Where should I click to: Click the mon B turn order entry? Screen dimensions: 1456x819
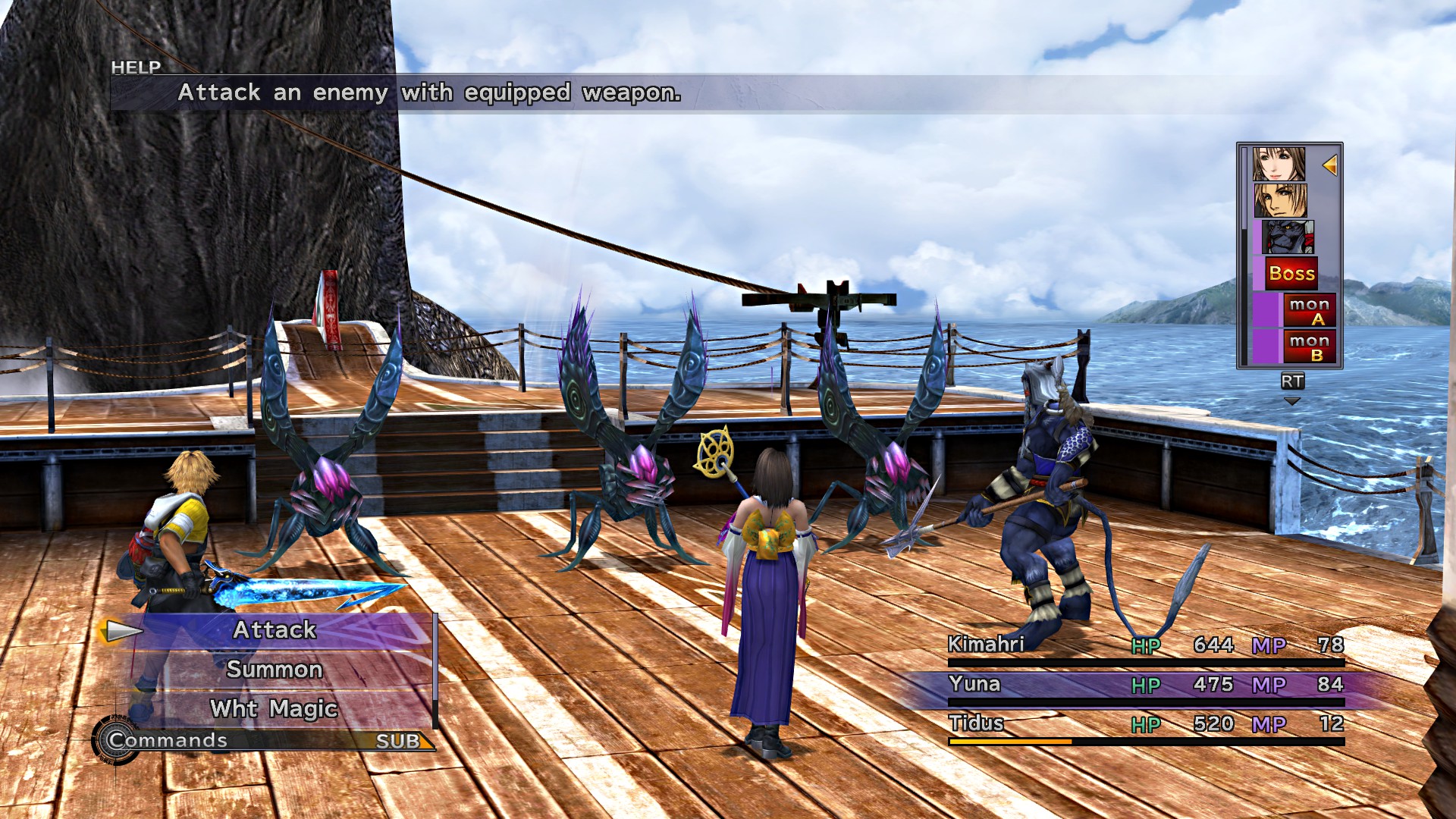(x=1308, y=347)
